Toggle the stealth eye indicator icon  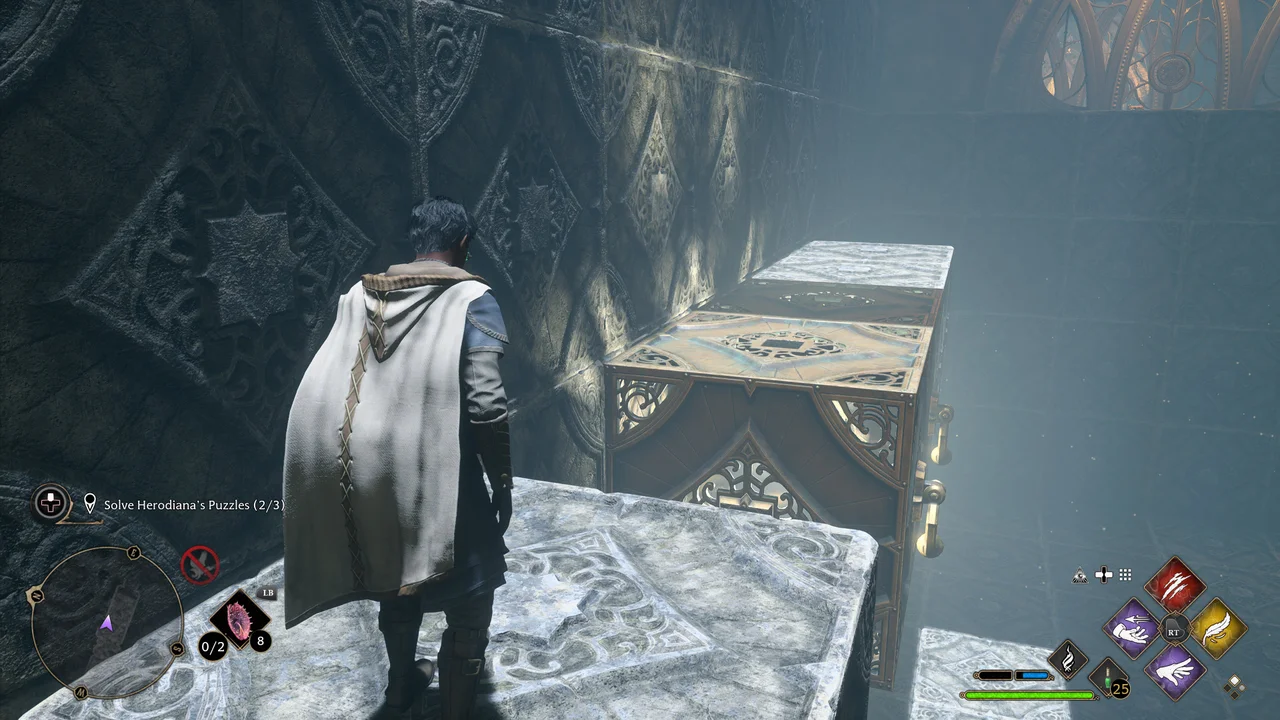(x=1080, y=575)
